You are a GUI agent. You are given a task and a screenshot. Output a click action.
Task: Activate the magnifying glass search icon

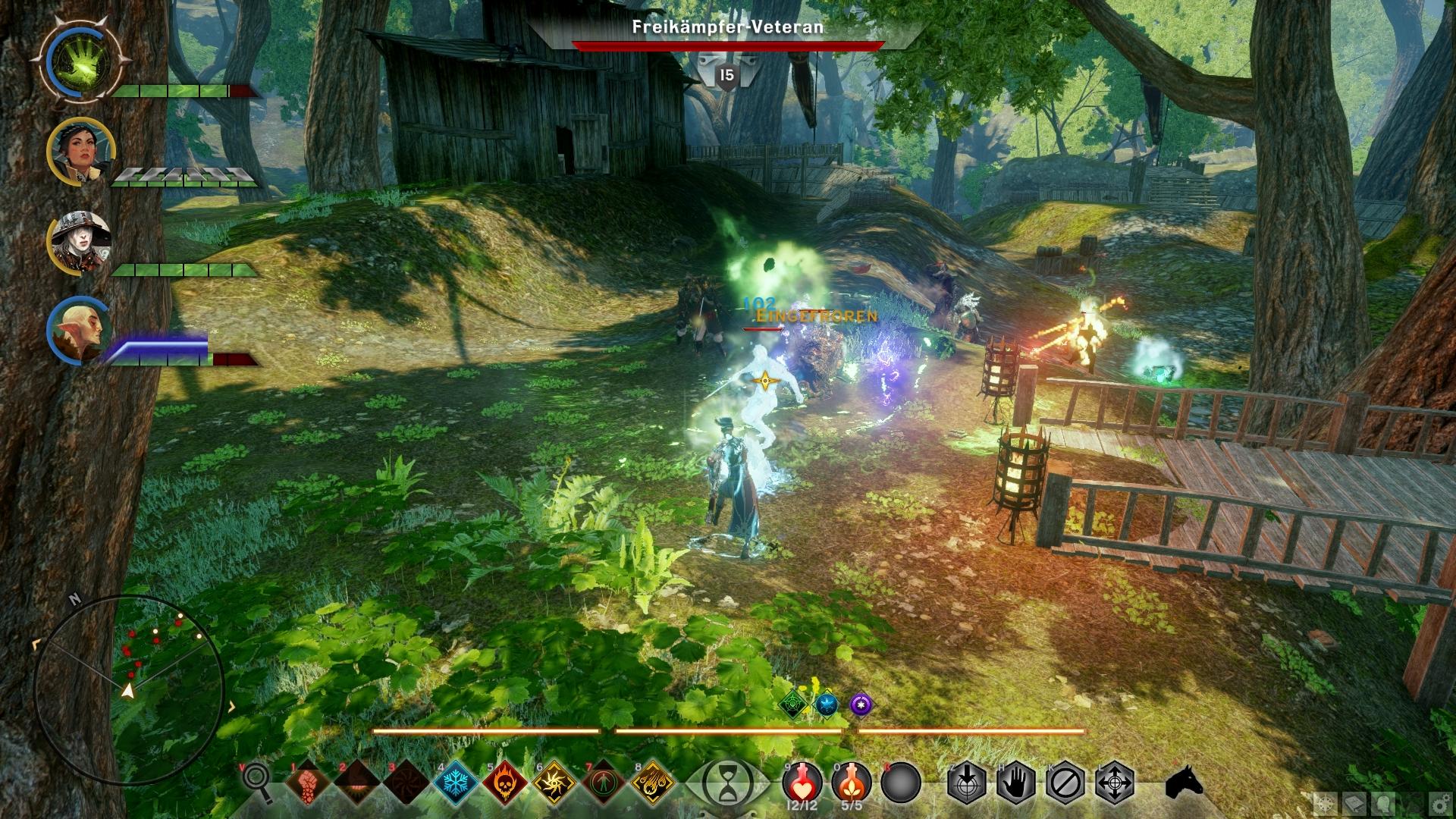click(x=256, y=781)
